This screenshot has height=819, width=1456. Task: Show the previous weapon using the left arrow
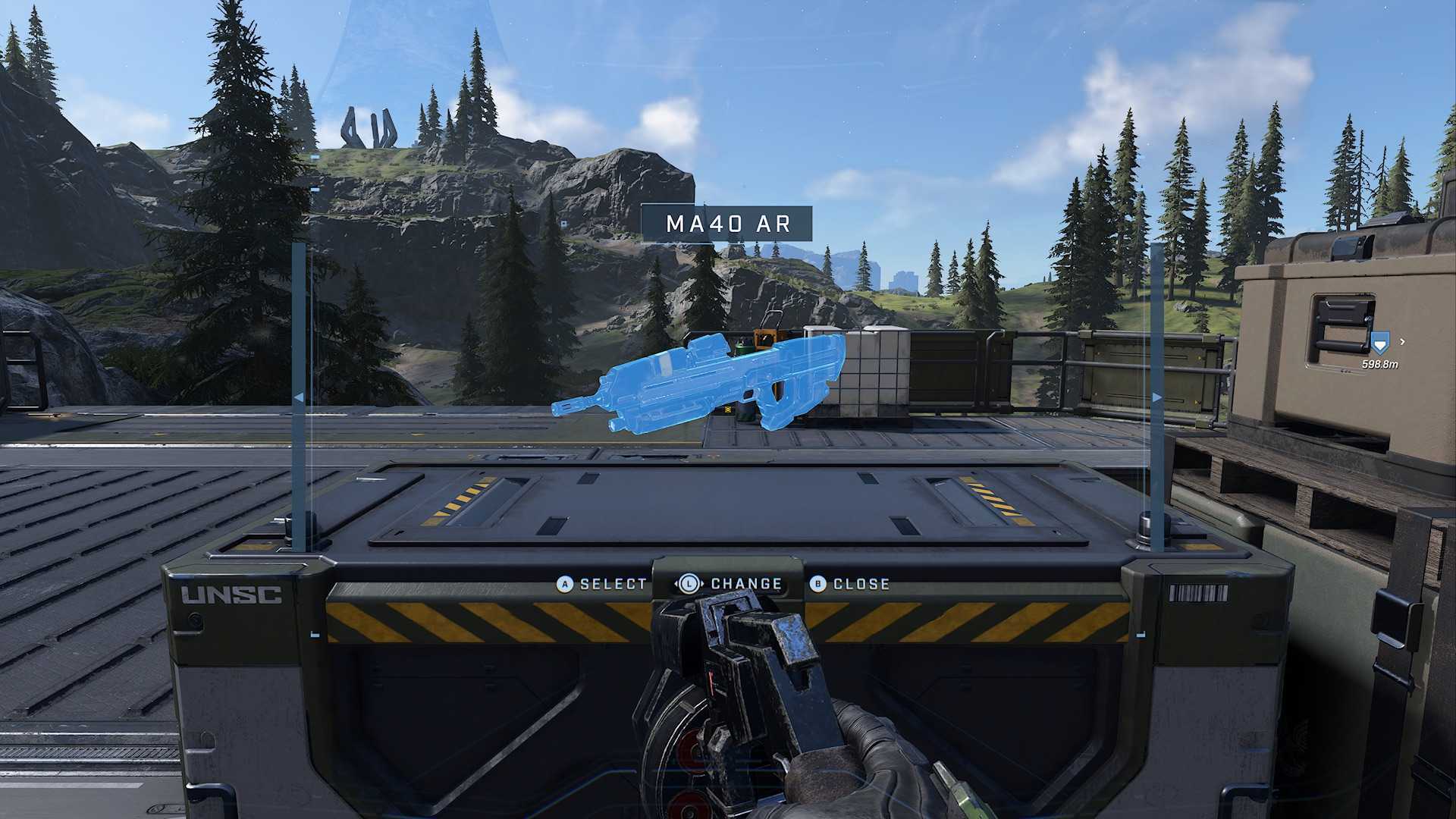click(299, 397)
